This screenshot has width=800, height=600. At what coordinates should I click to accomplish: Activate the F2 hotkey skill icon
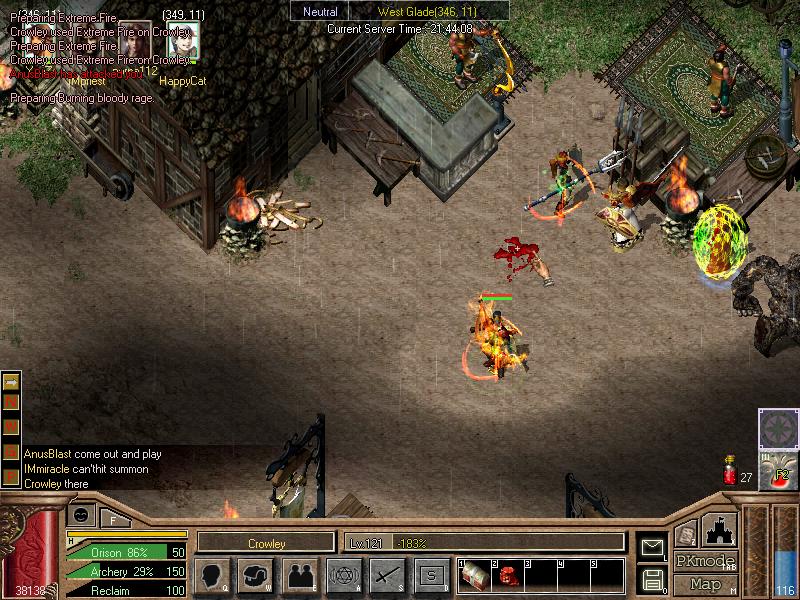pos(778,470)
